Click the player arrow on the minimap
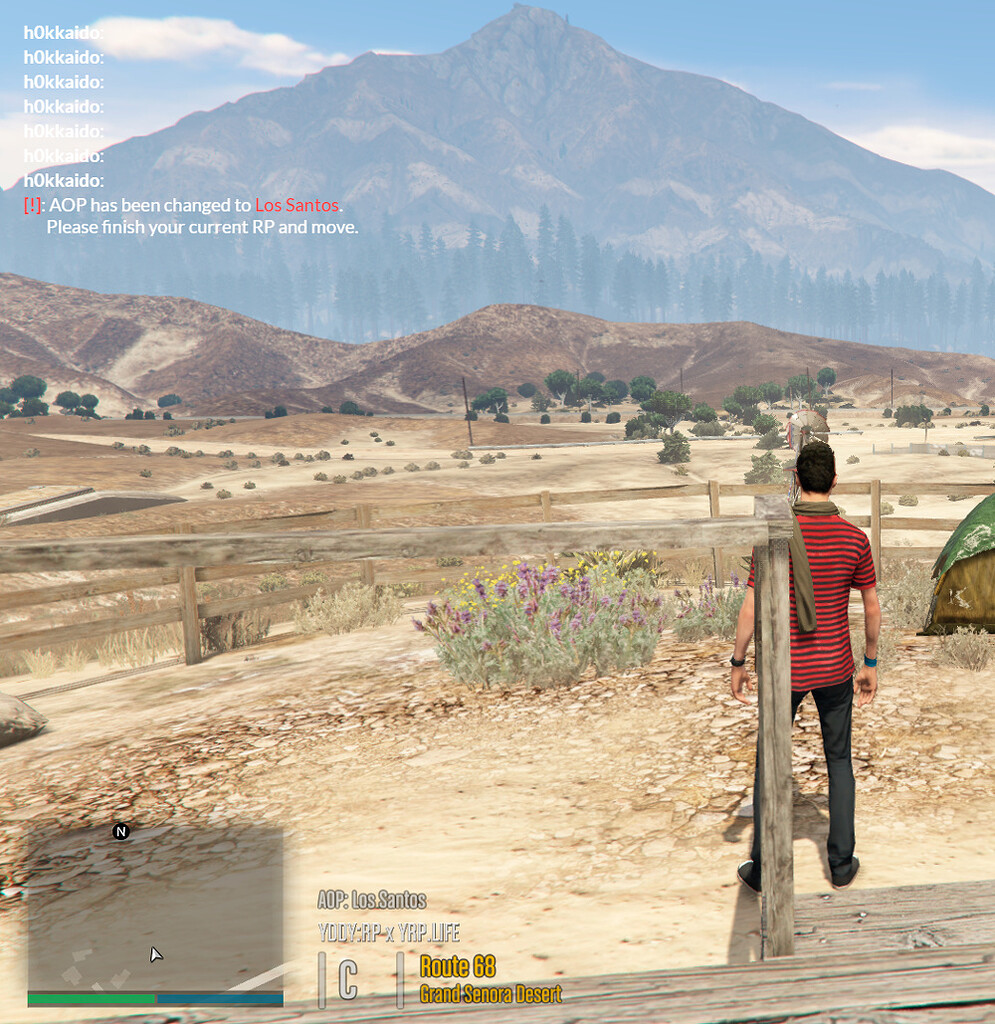Viewport: 995px width, 1024px height. click(155, 954)
